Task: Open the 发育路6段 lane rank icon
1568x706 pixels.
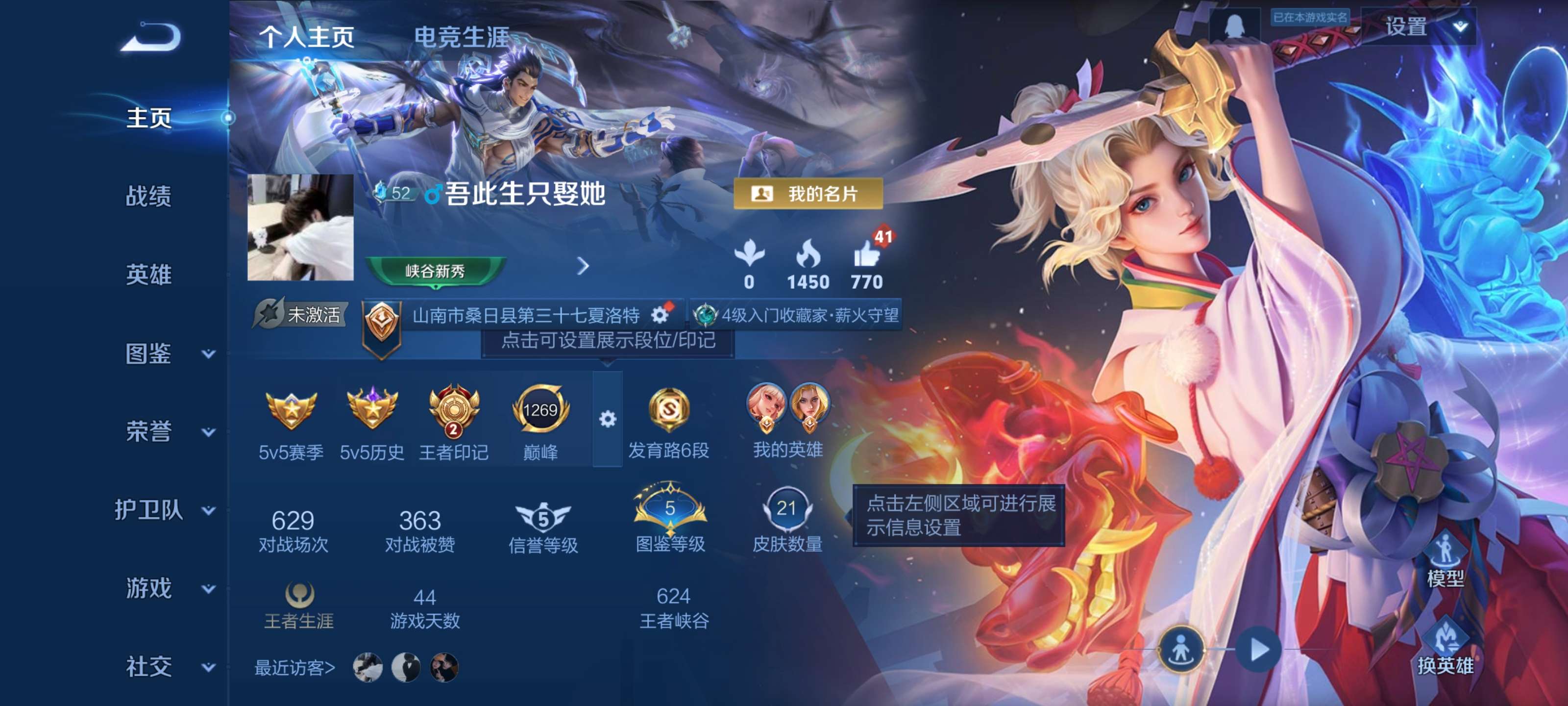Action: pos(671,413)
